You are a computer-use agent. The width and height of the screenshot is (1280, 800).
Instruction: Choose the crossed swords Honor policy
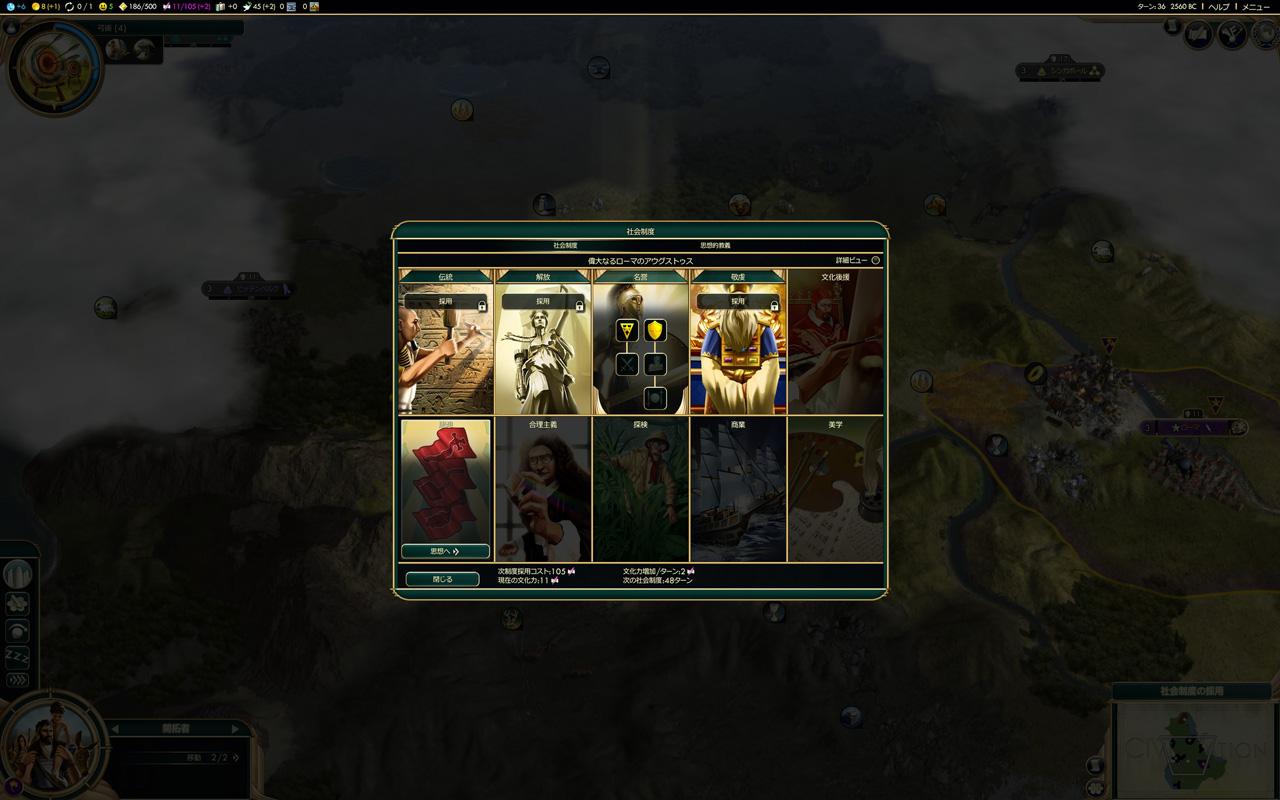click(x=627, y=364)
